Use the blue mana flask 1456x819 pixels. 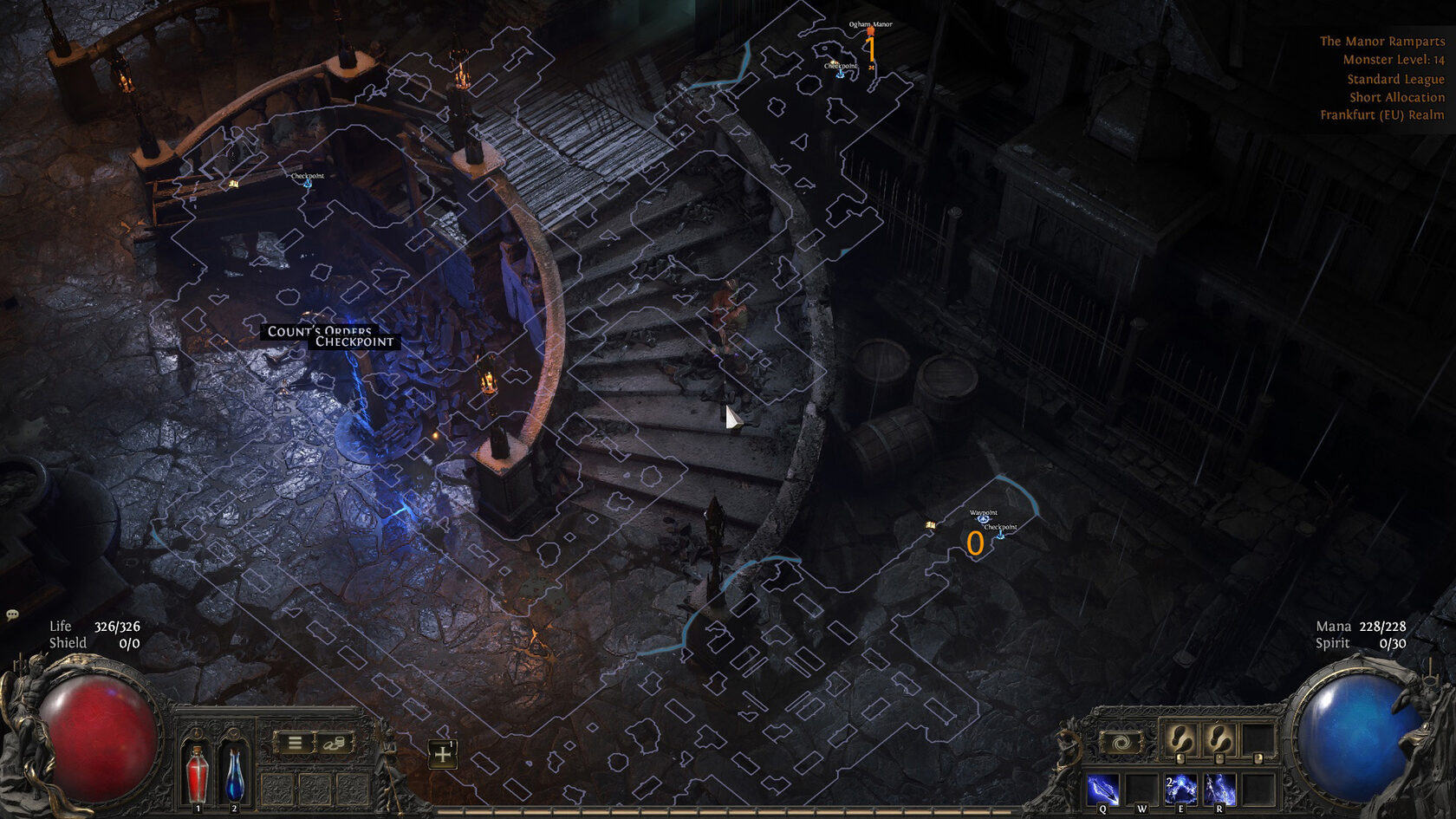point(234,773)
